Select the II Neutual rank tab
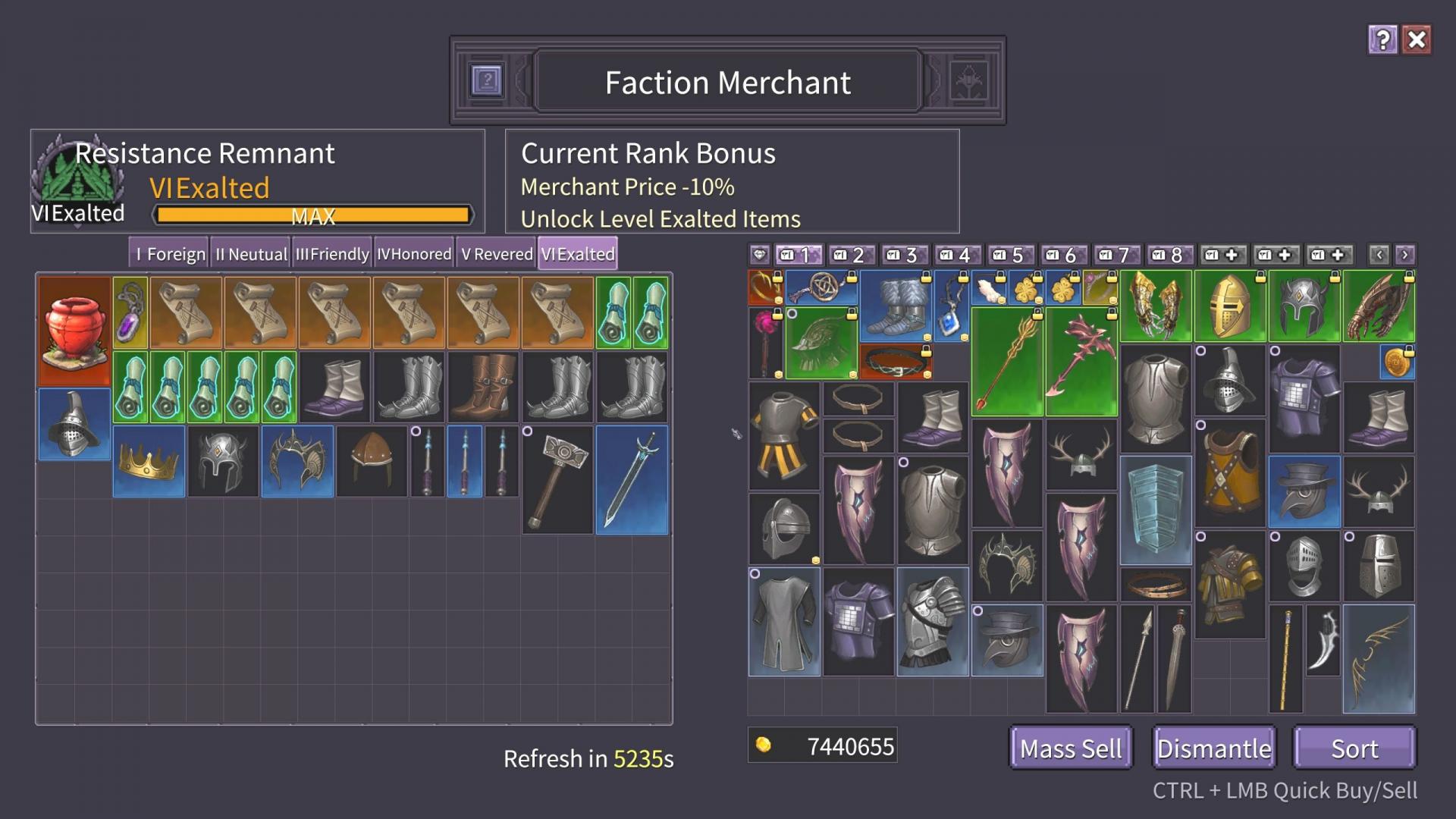The height and width of the screenshot is (819, 1456). pos(251,254)
